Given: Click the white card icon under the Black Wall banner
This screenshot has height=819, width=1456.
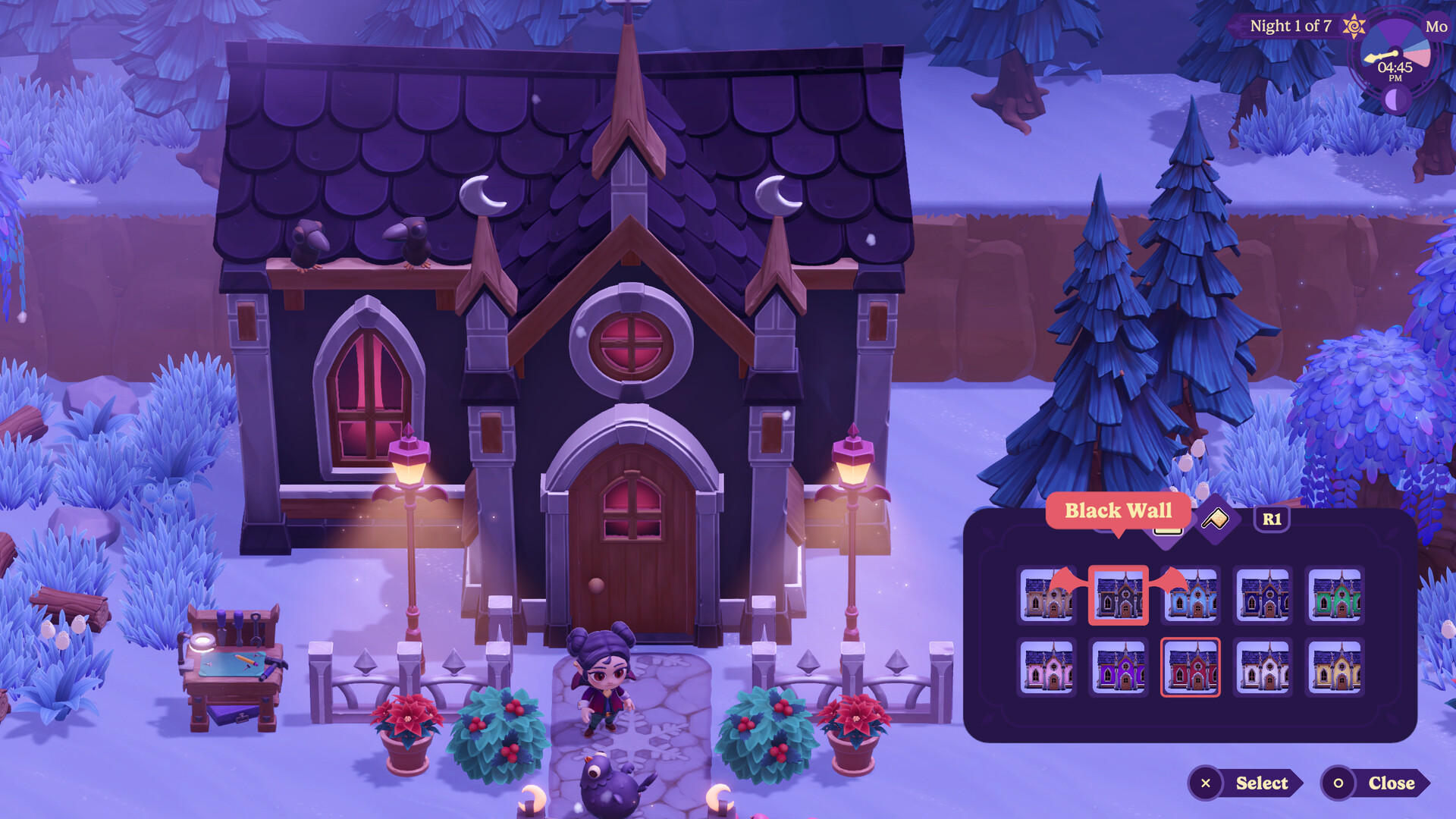Looking at the screenshot, I should coord(1169,531).
